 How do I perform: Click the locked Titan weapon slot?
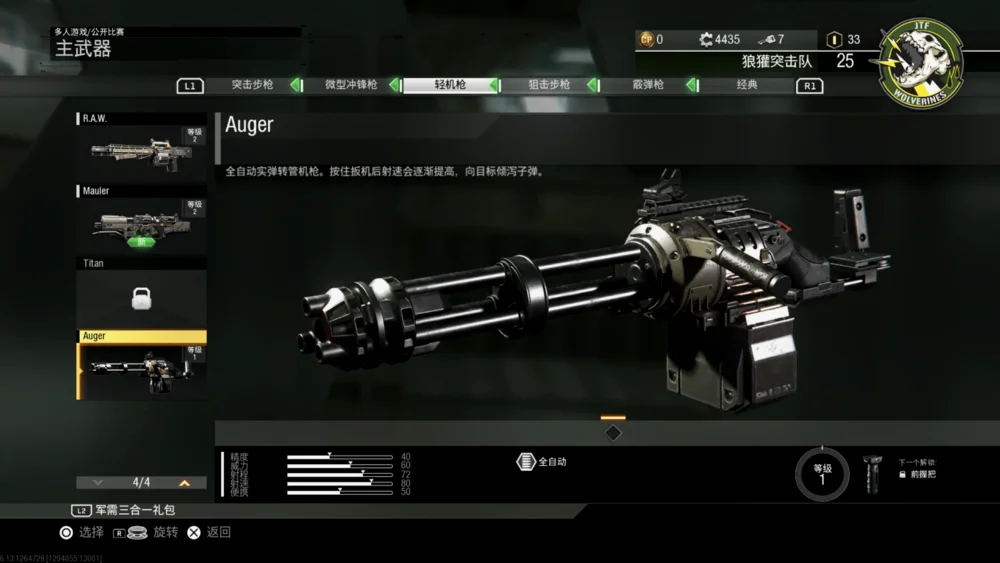click(142, 295)
